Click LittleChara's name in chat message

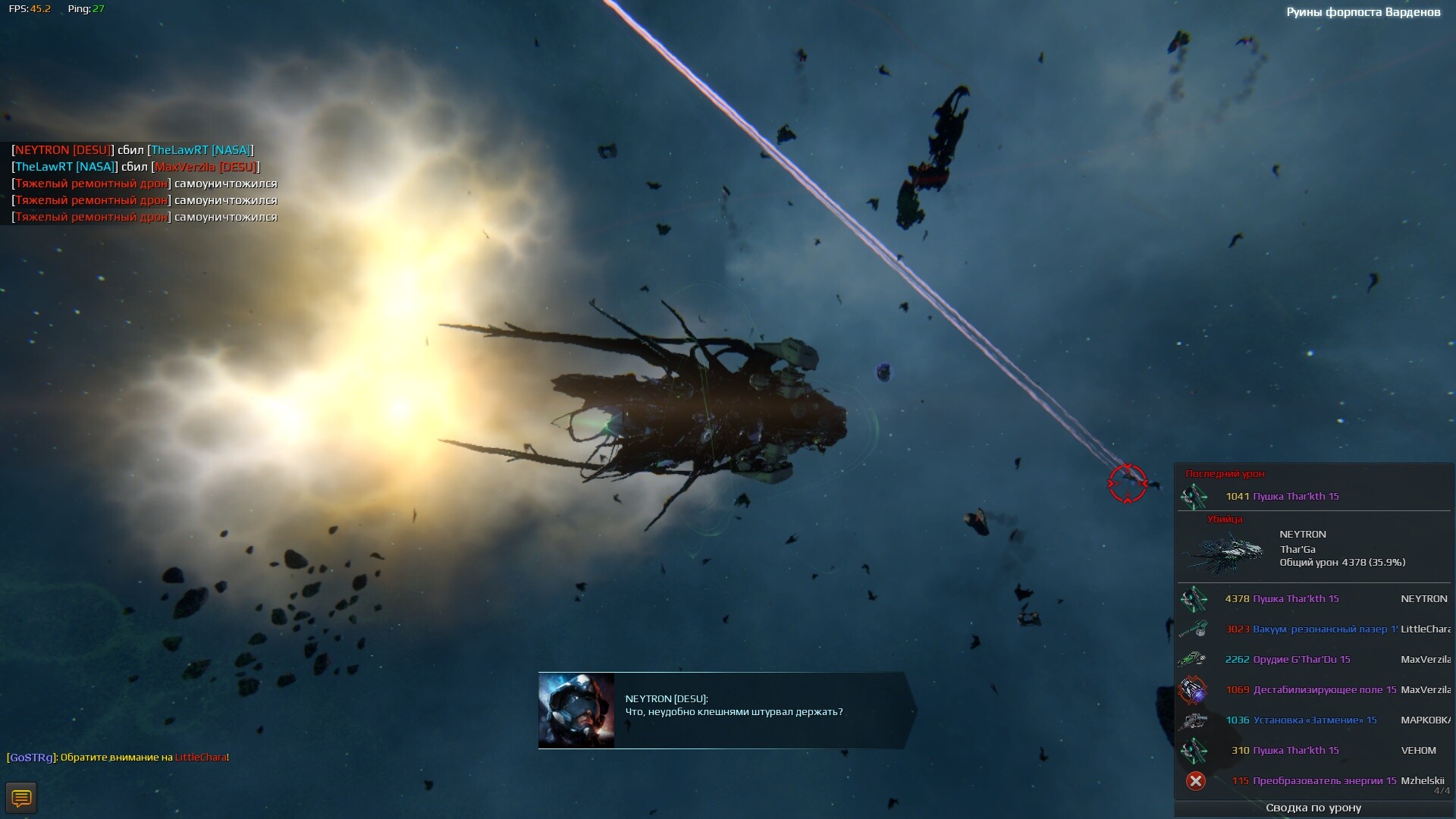pyautogui.click(x=200, y=758)
